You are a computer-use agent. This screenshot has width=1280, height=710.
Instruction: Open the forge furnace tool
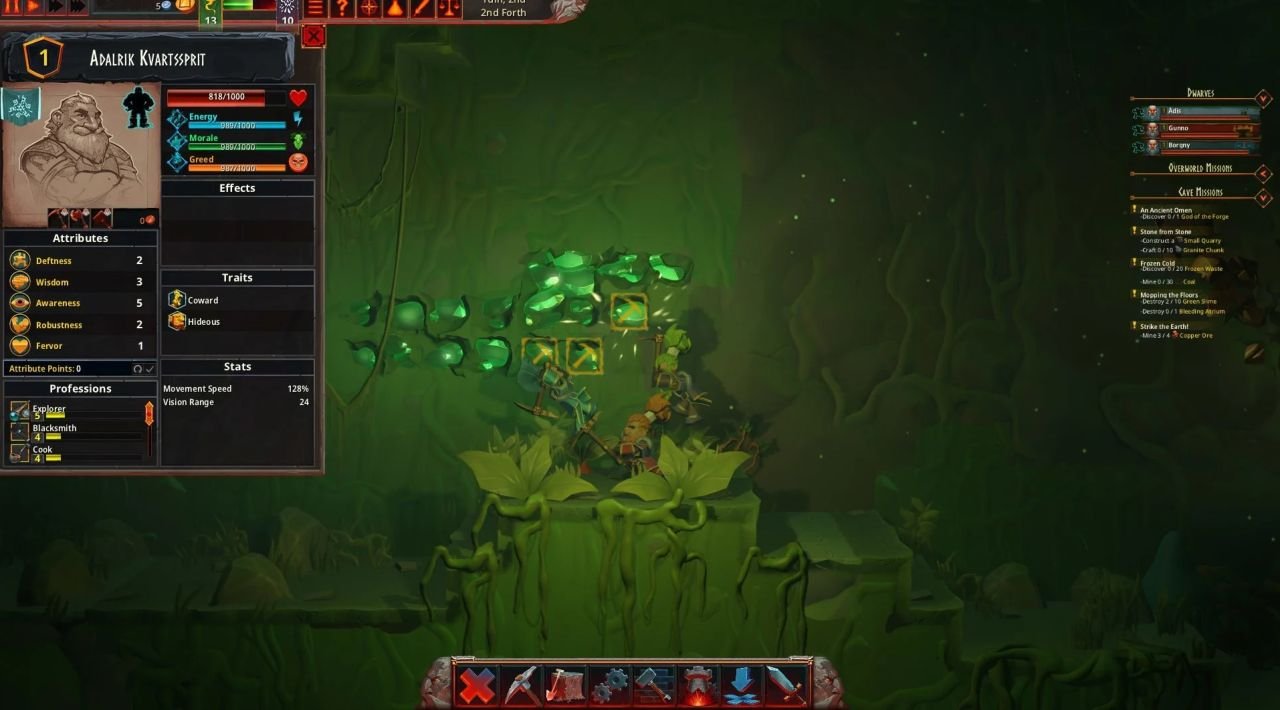[697, 686]
